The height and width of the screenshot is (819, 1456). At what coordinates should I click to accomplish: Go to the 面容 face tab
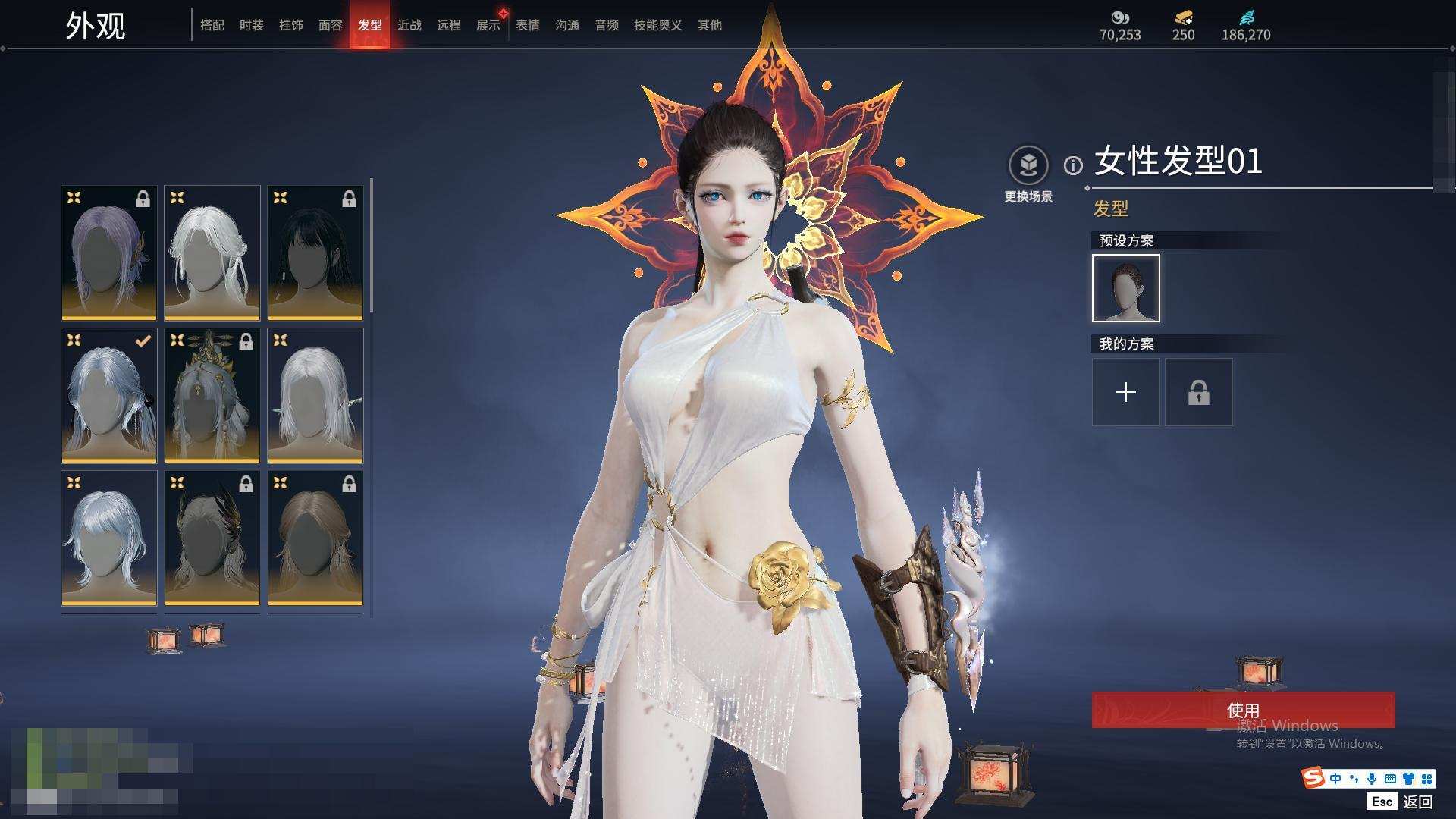(x=331, y=25)
